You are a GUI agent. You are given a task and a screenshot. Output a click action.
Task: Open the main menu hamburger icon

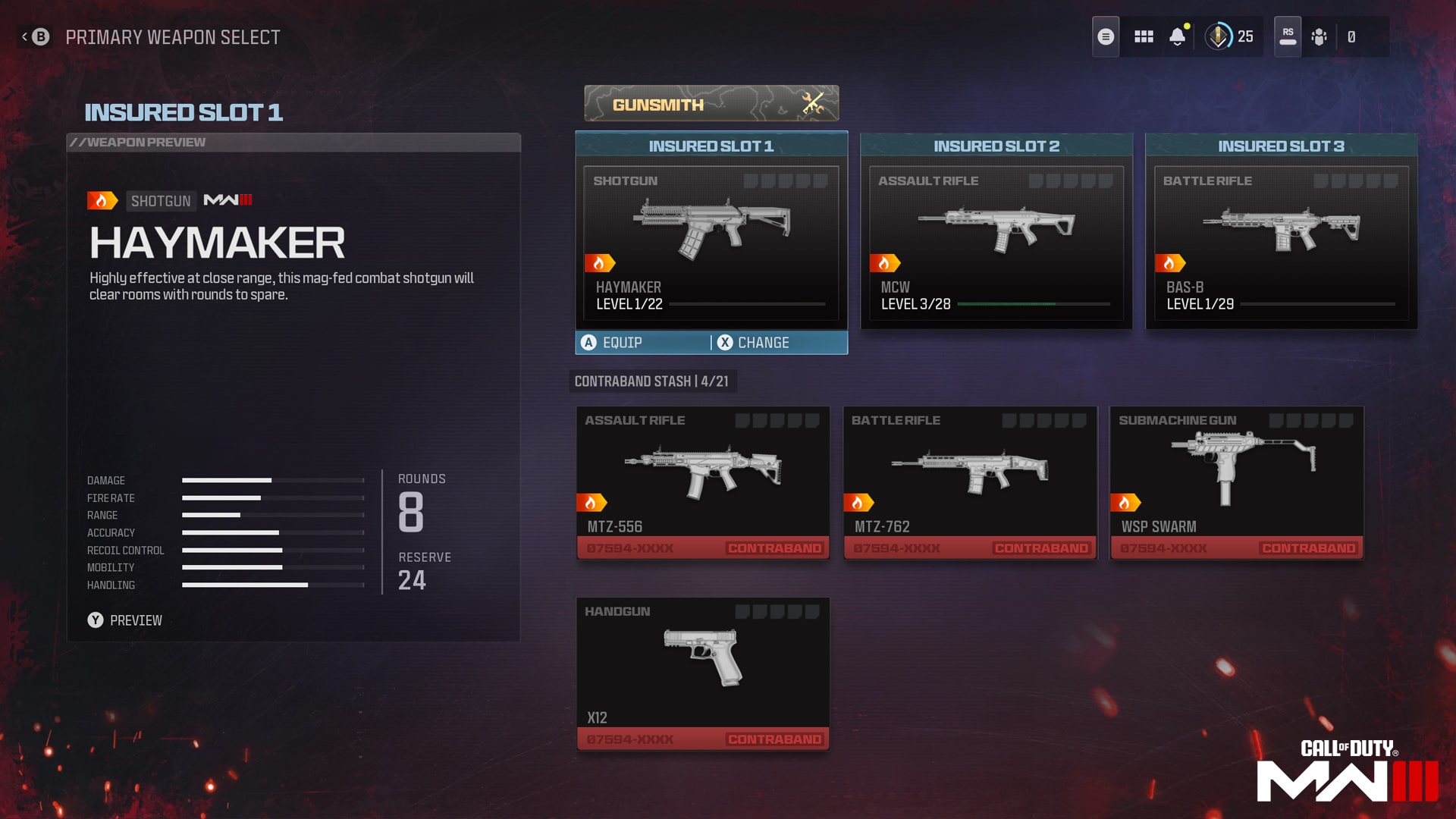1106,36
